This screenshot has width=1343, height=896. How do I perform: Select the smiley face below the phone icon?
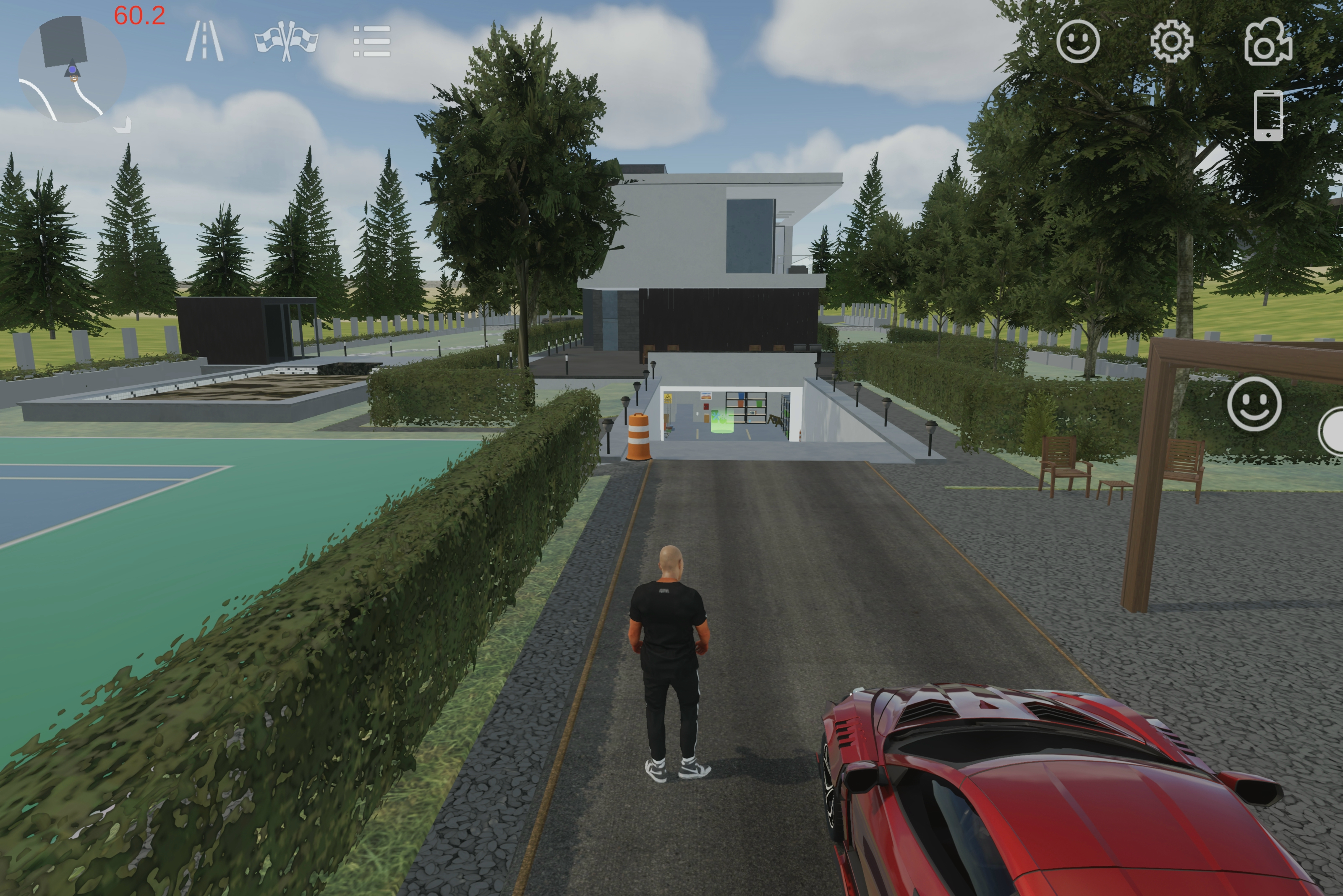(x=1254, y=404)
